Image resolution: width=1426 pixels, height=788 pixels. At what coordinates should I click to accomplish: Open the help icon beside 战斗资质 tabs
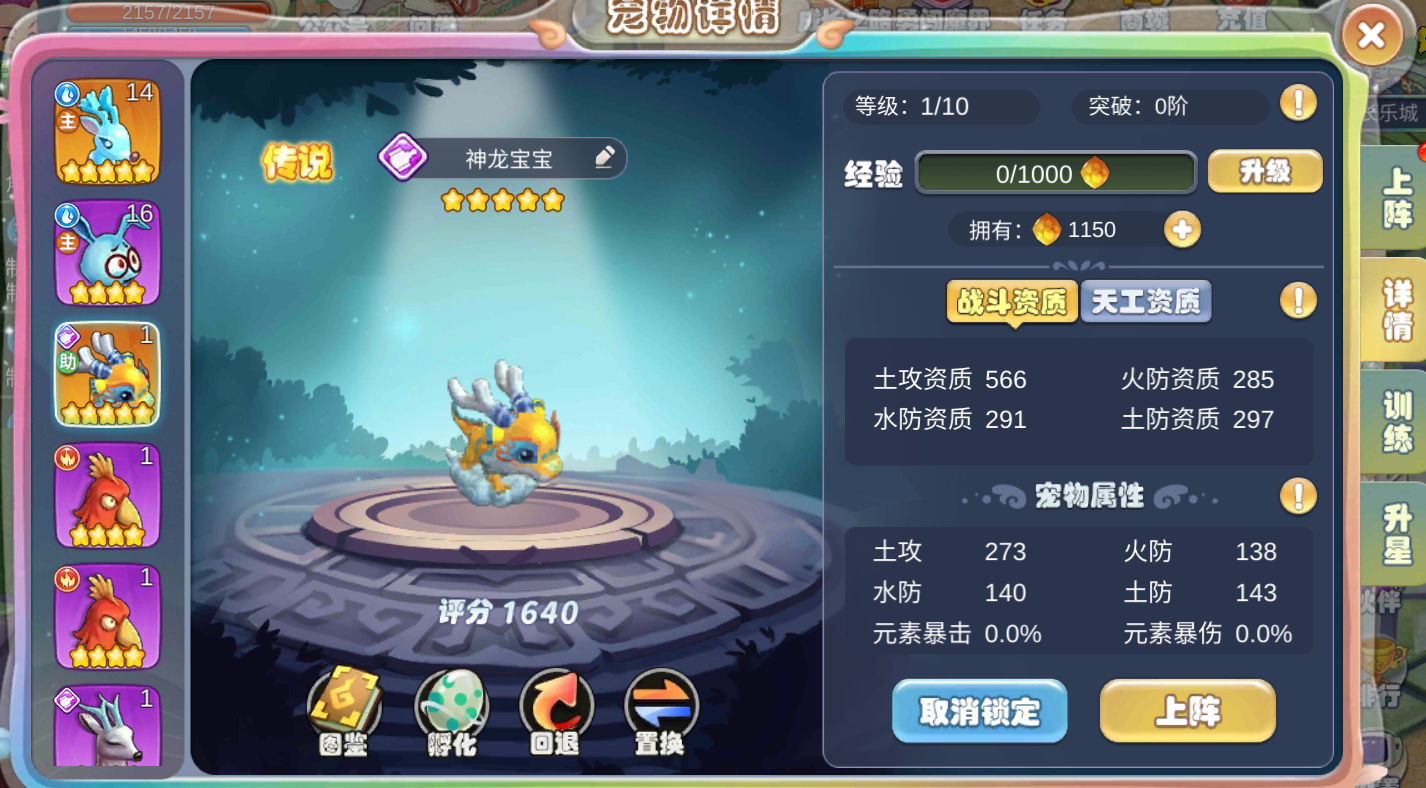[1297, 300]
